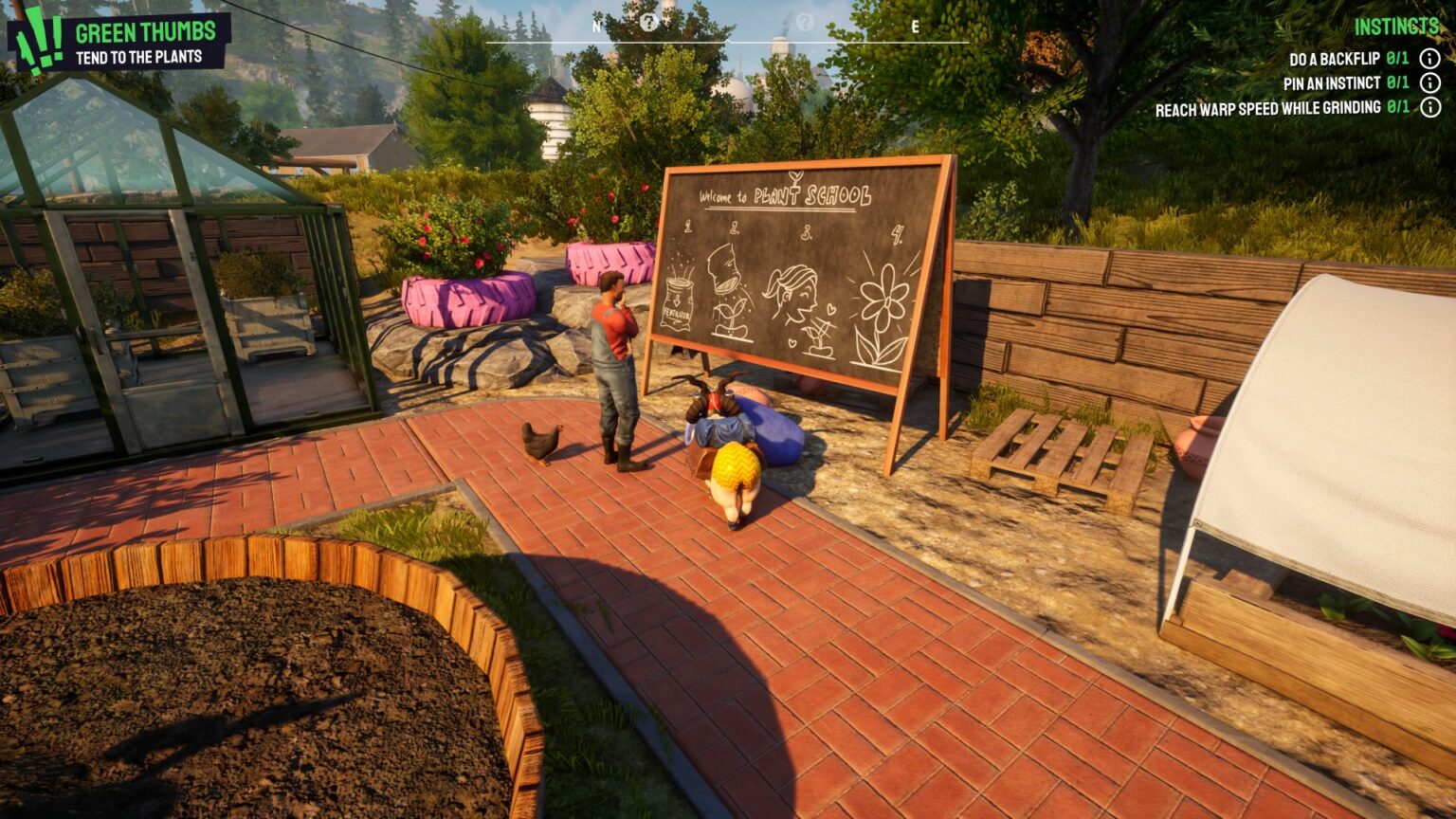Image resolution: width=1456 pixels, height=819 pixels.
Task: Open the question mark marker on the compass
Action: pos(649,23)
